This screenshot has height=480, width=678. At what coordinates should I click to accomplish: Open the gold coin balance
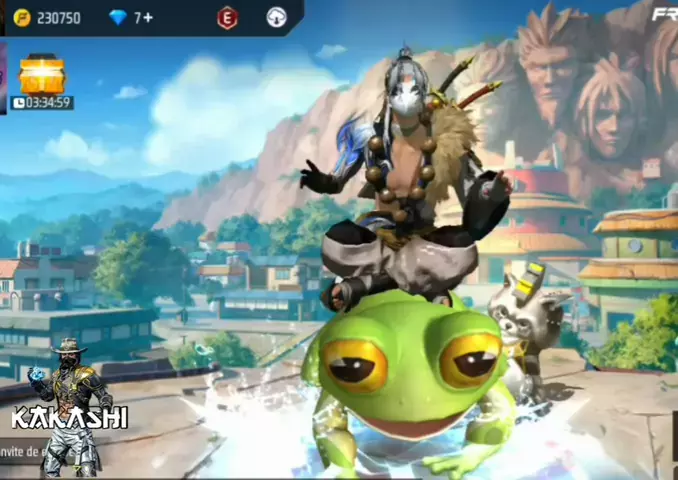47,17
